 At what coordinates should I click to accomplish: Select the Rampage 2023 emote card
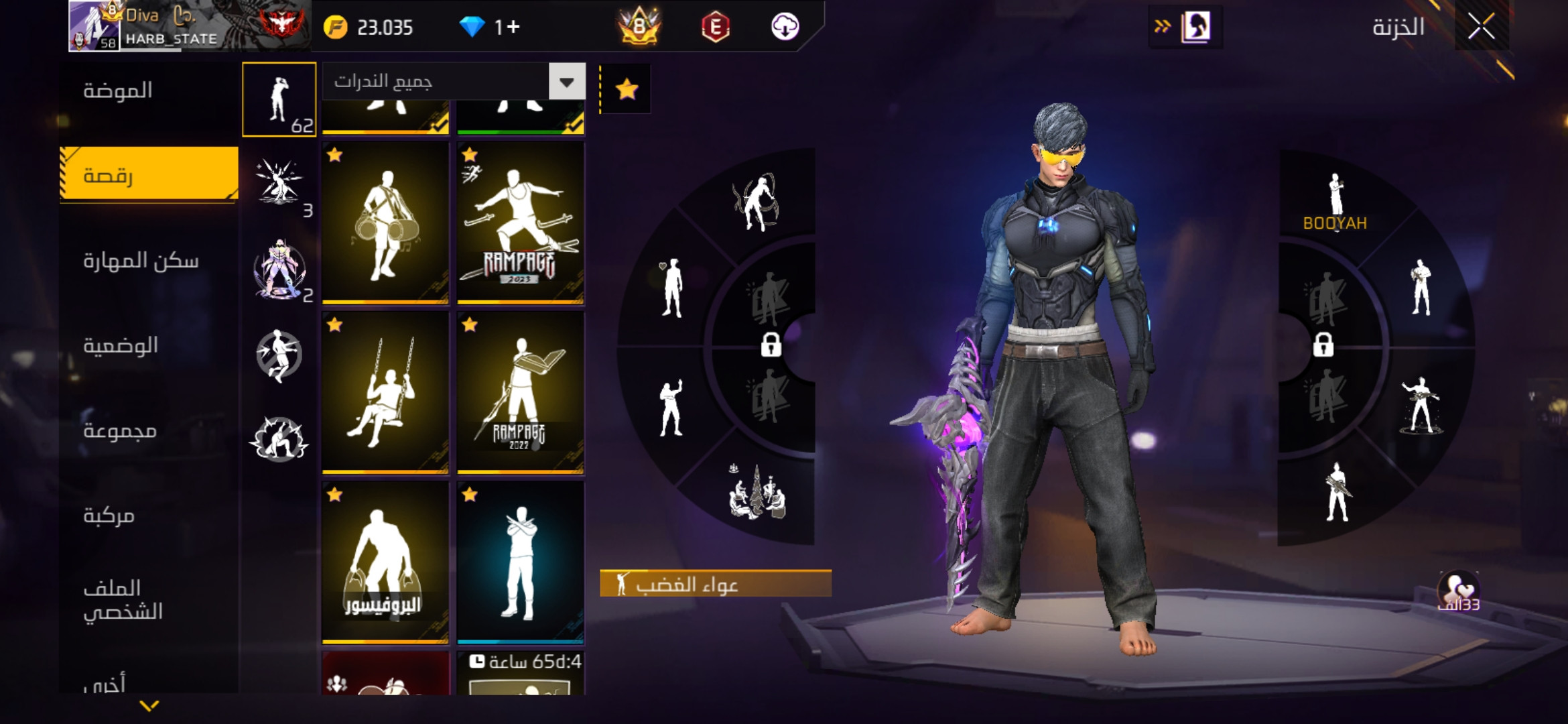[521, 223]
